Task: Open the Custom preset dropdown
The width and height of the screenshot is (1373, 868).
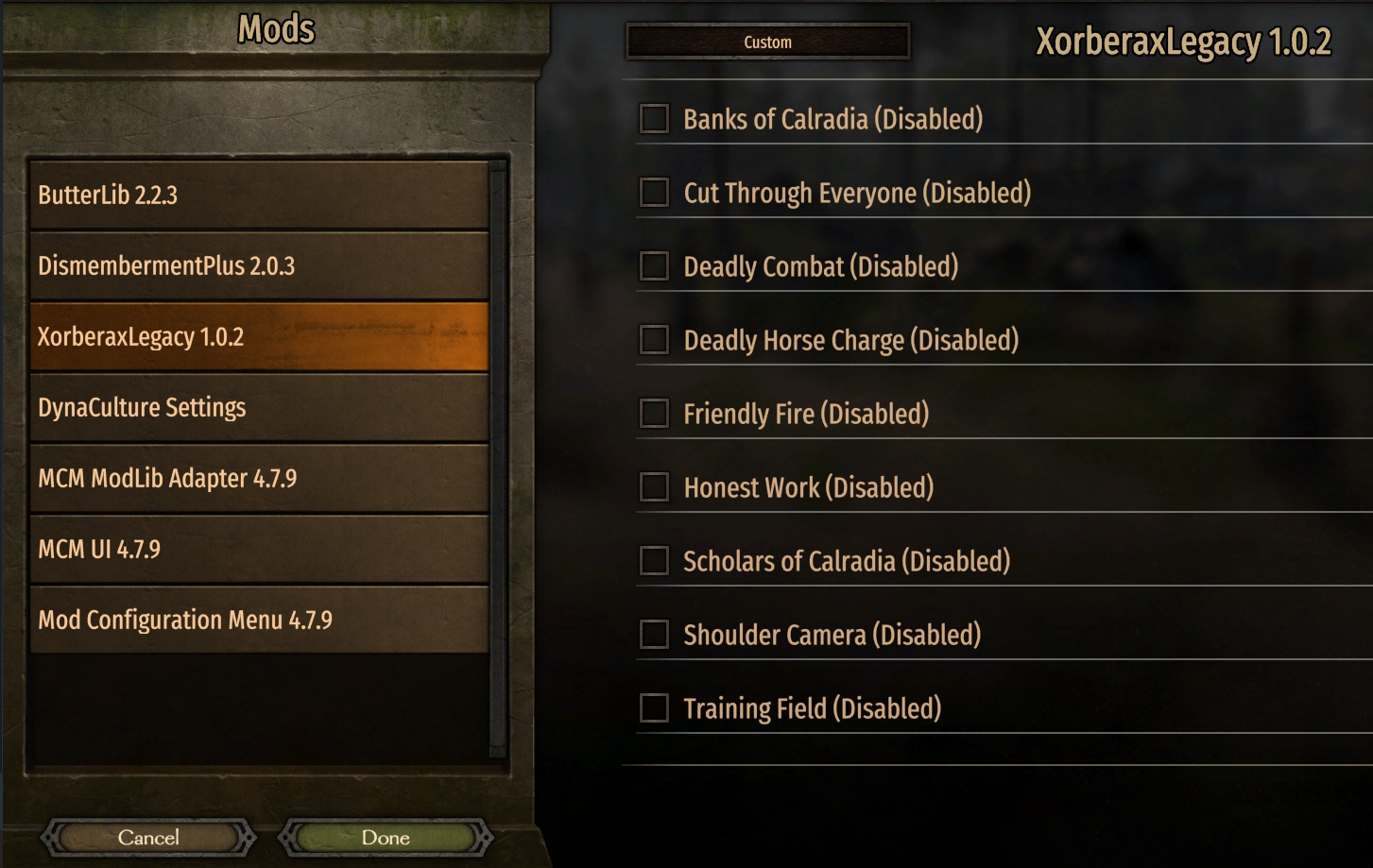Action: pyautogui.click(x=767, y=43)
